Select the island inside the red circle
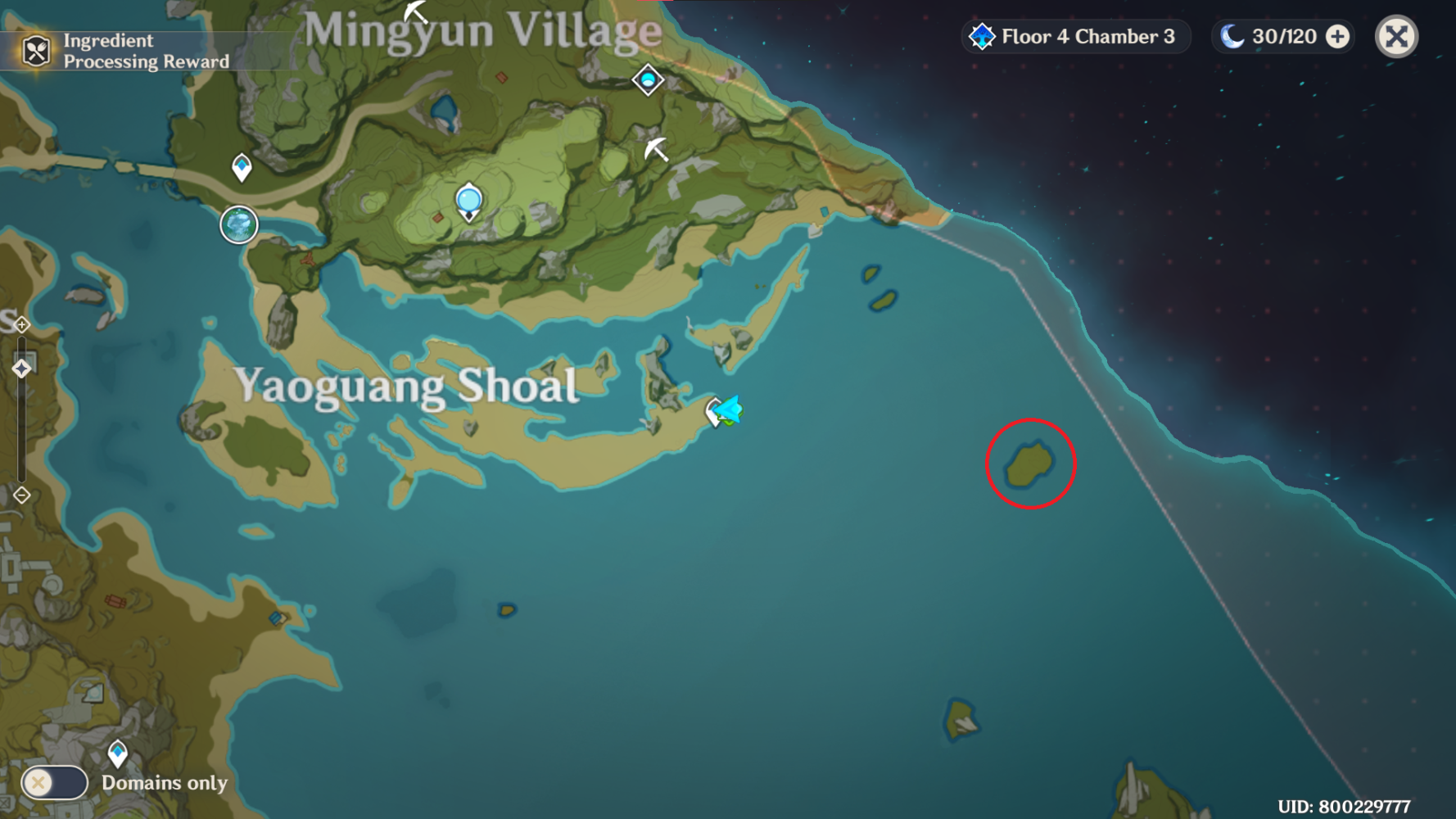 tap(1029, 464)
